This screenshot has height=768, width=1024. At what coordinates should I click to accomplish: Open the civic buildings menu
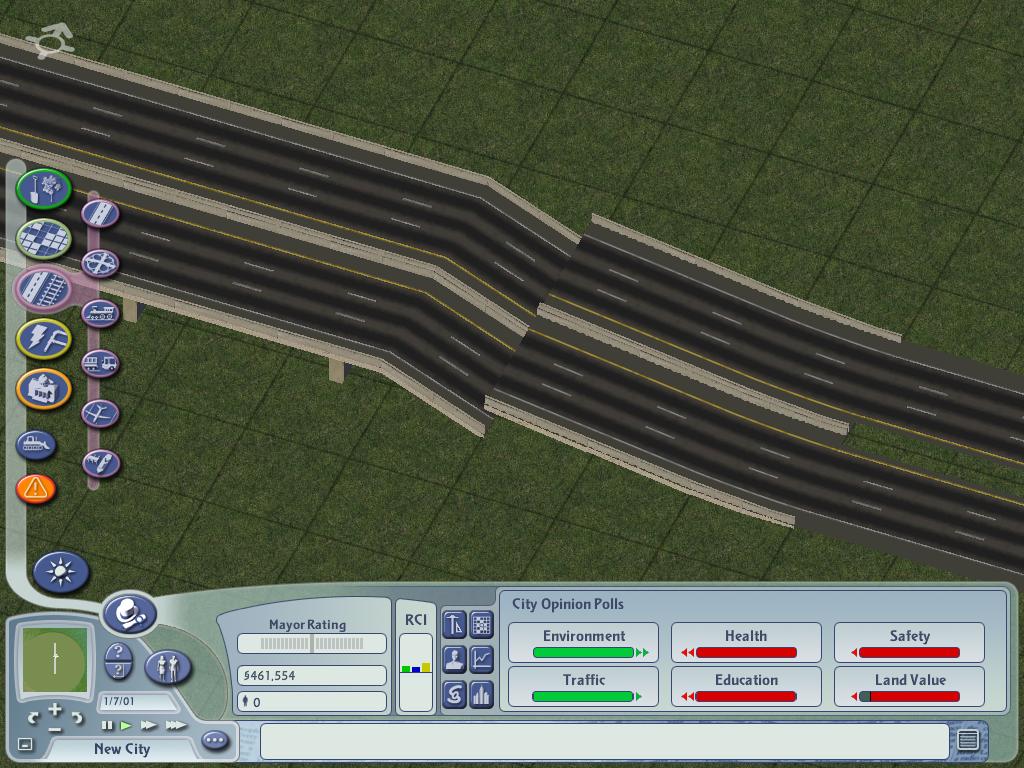[x=43, y=389]
